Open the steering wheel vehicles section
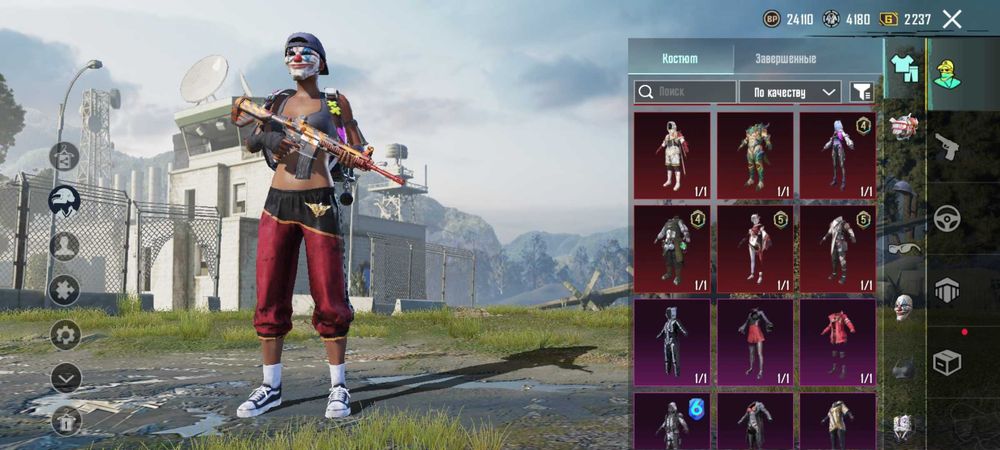Screen dimensions: 1000x450 (946, 218)
